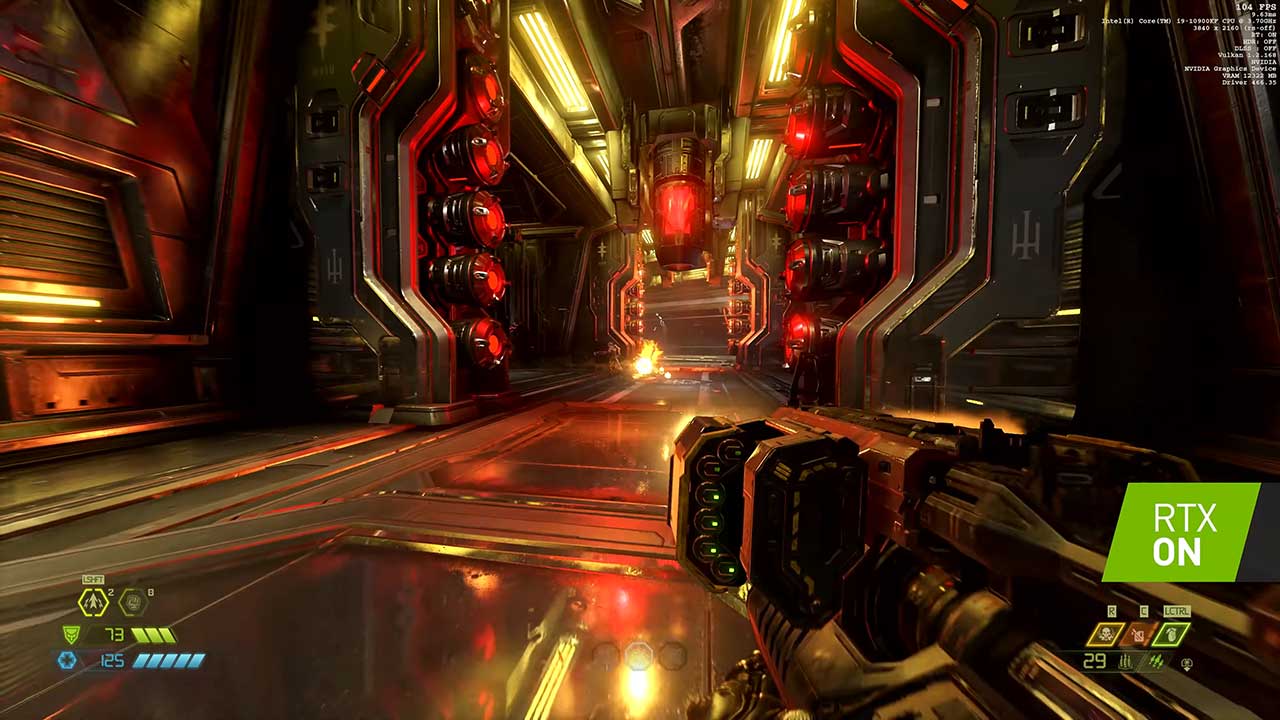The height and width of the screenshot is (720, 1280).
Task: Click the blue health bar segments
Action: click(x=167, y=660)
